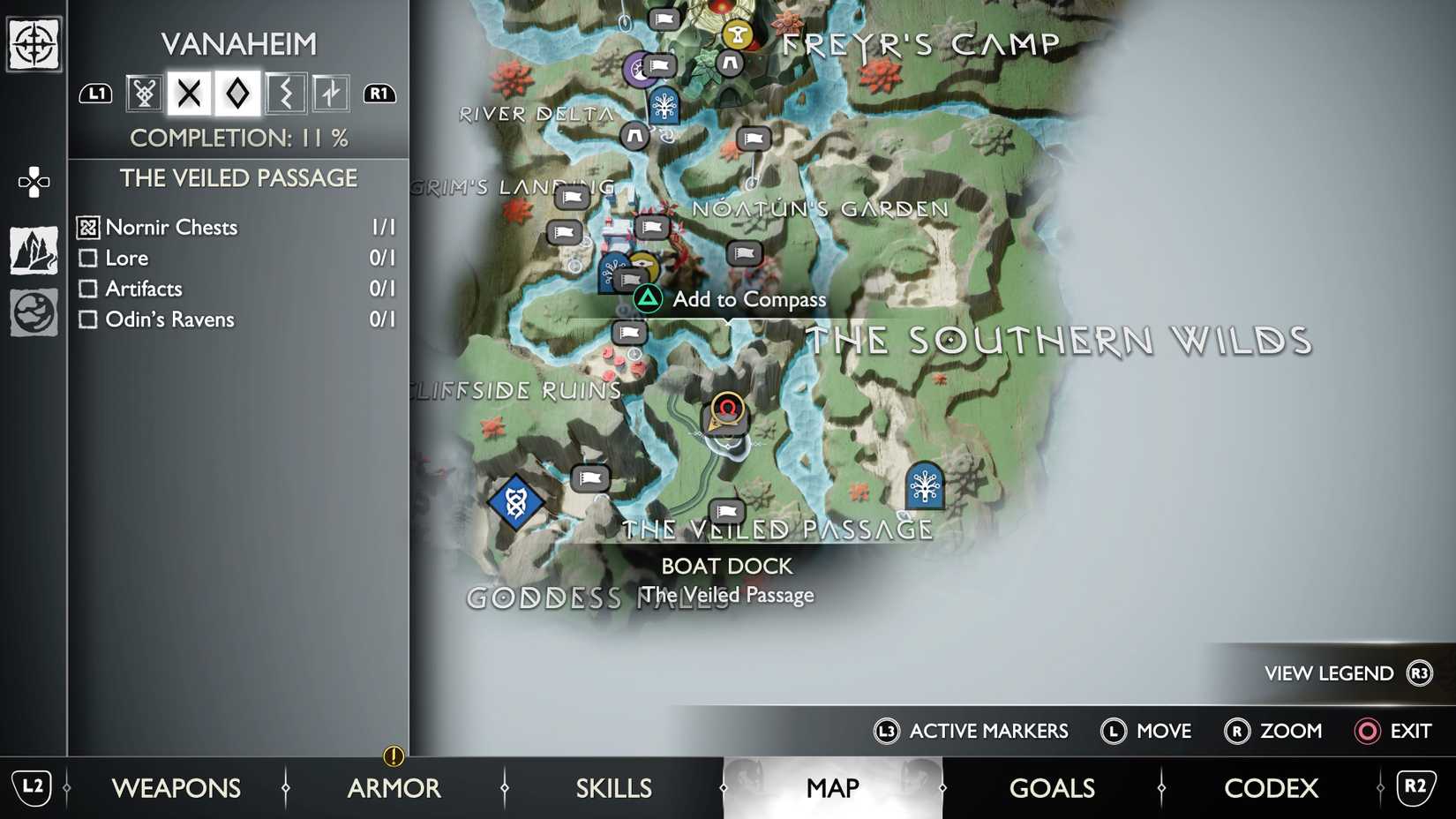Toggle the Lore checkbox

(x=88, y=258)
